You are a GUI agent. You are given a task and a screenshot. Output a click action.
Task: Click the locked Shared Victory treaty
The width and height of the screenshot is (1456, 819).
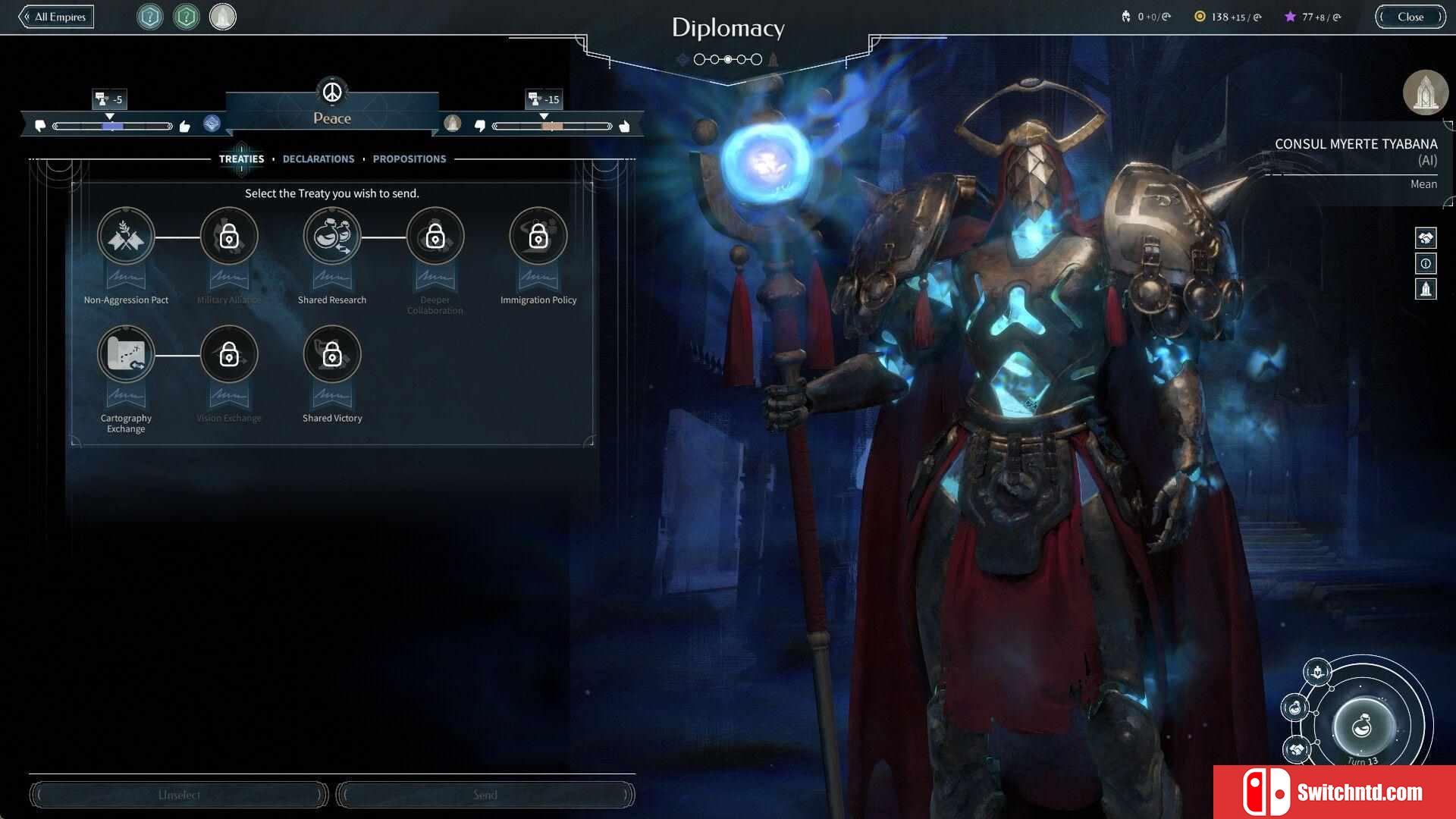click(332, 355)
